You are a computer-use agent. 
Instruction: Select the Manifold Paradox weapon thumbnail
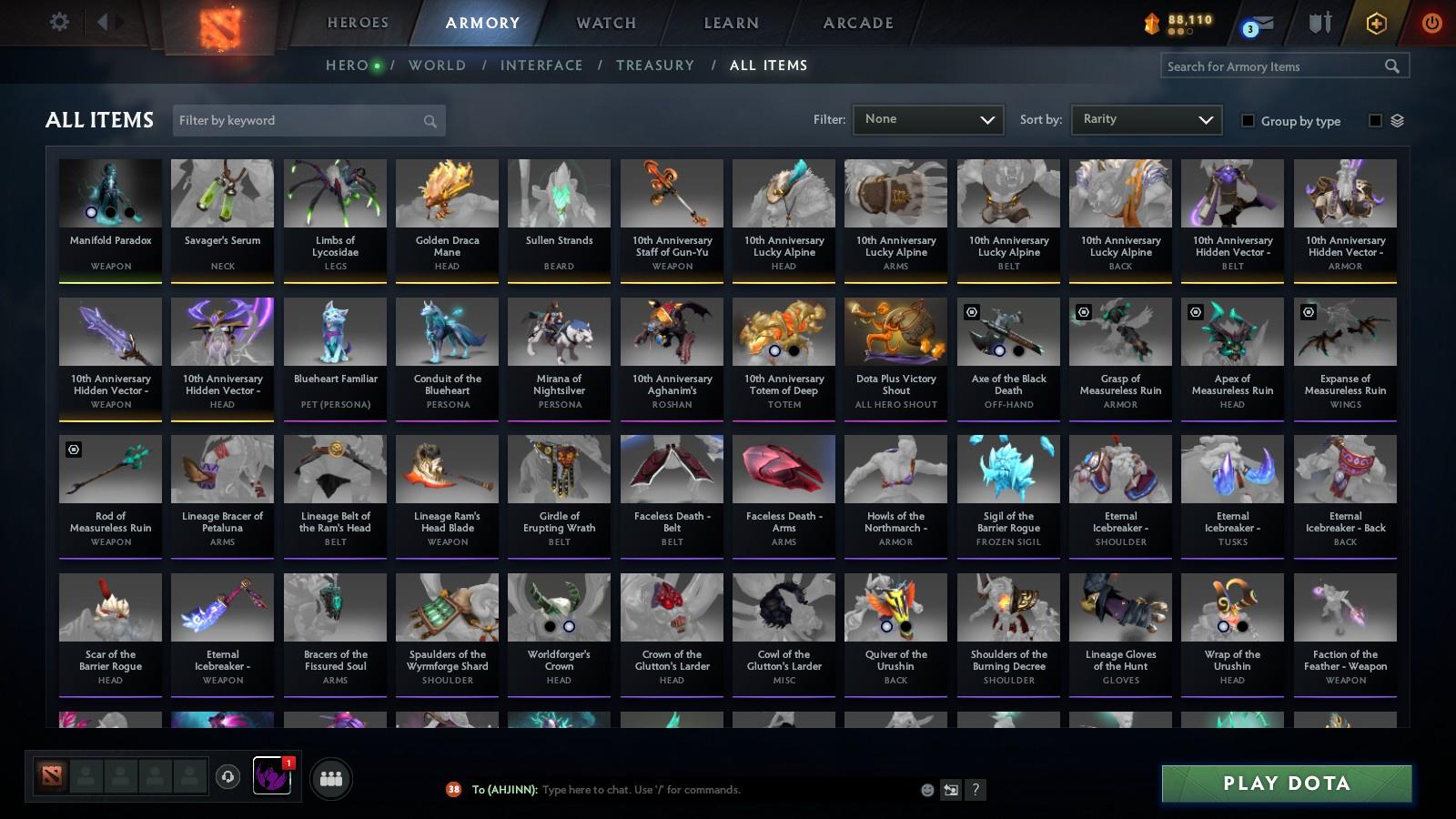109,193
